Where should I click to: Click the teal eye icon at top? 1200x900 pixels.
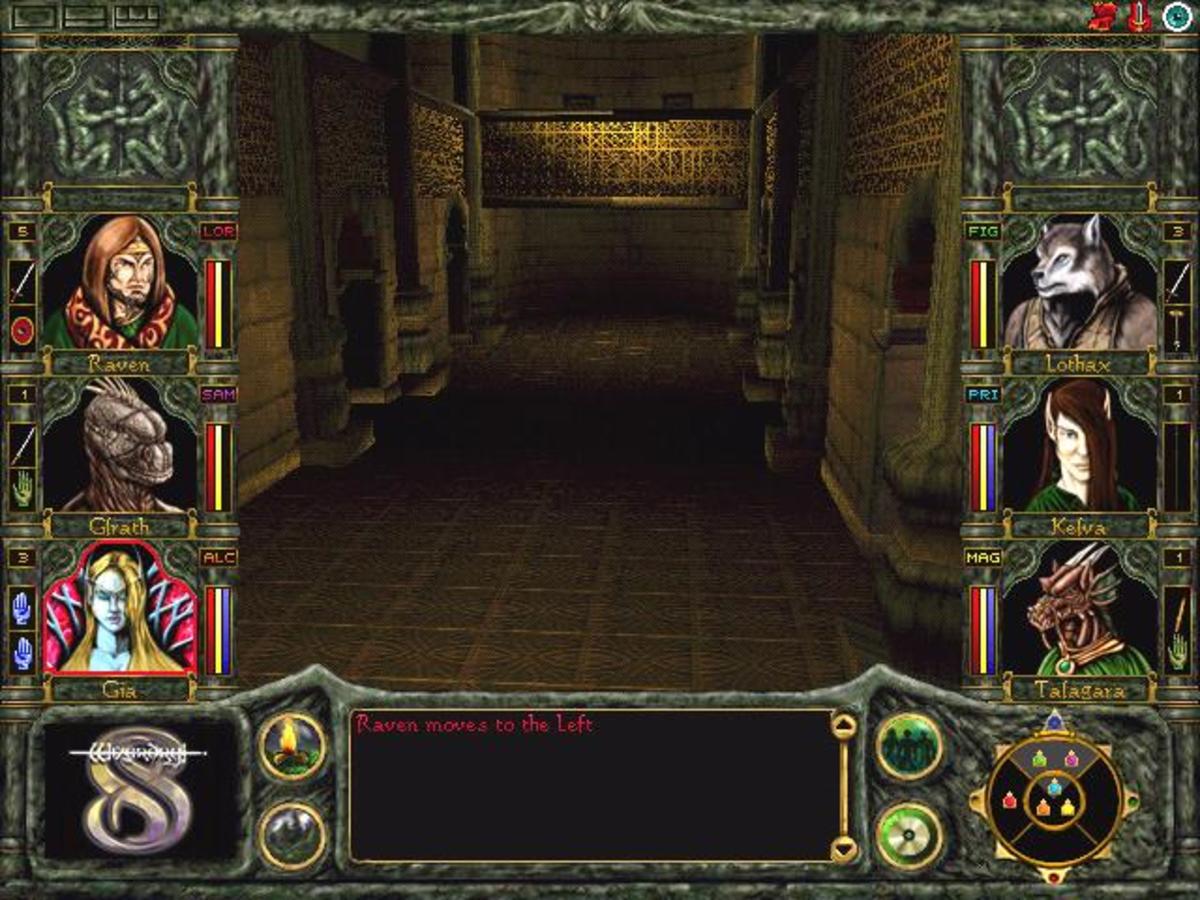click(1177, 16)
